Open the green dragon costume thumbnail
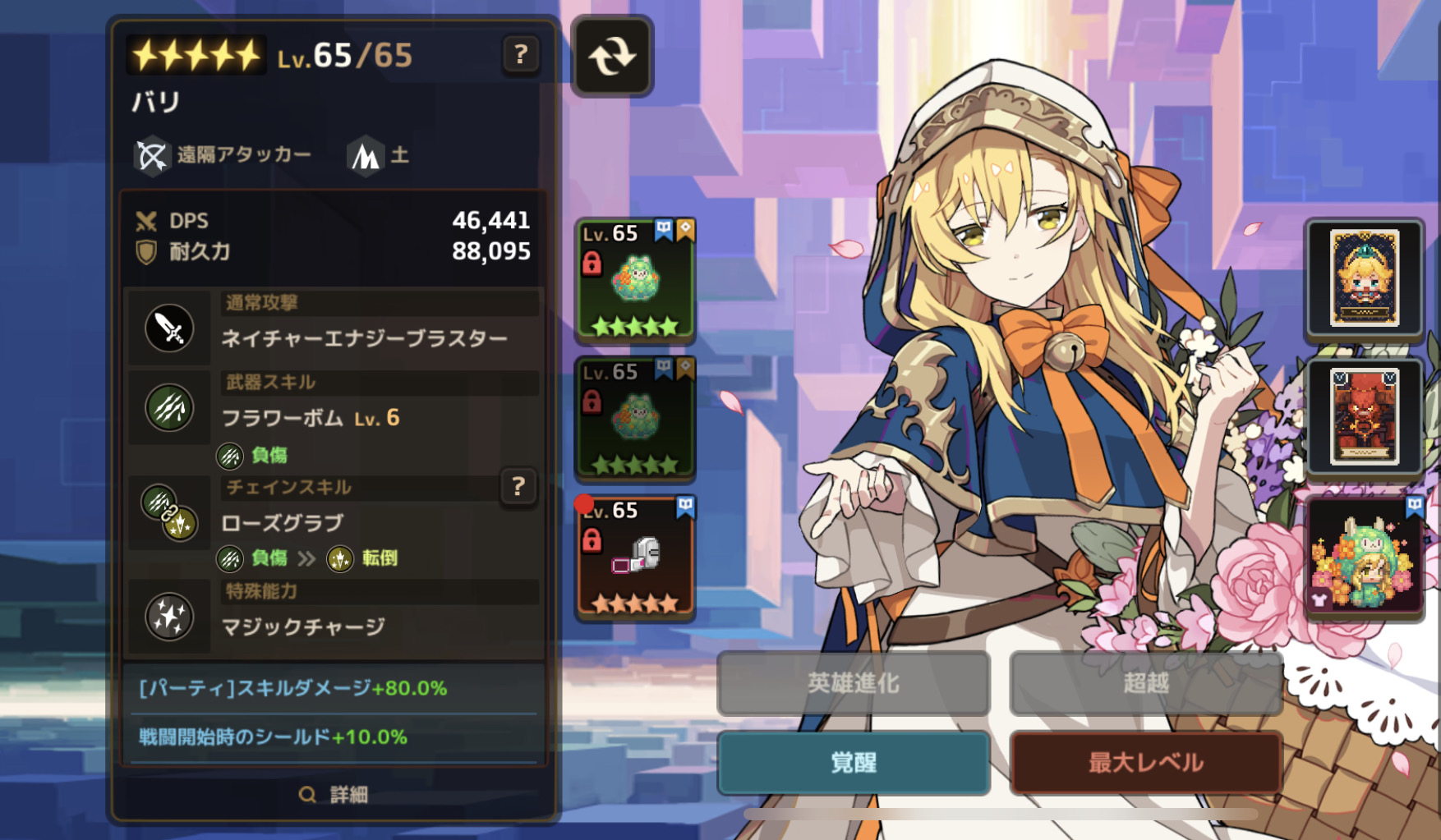The width and height of the screenshot is (1441, 840). click(x=1364, y=556)
